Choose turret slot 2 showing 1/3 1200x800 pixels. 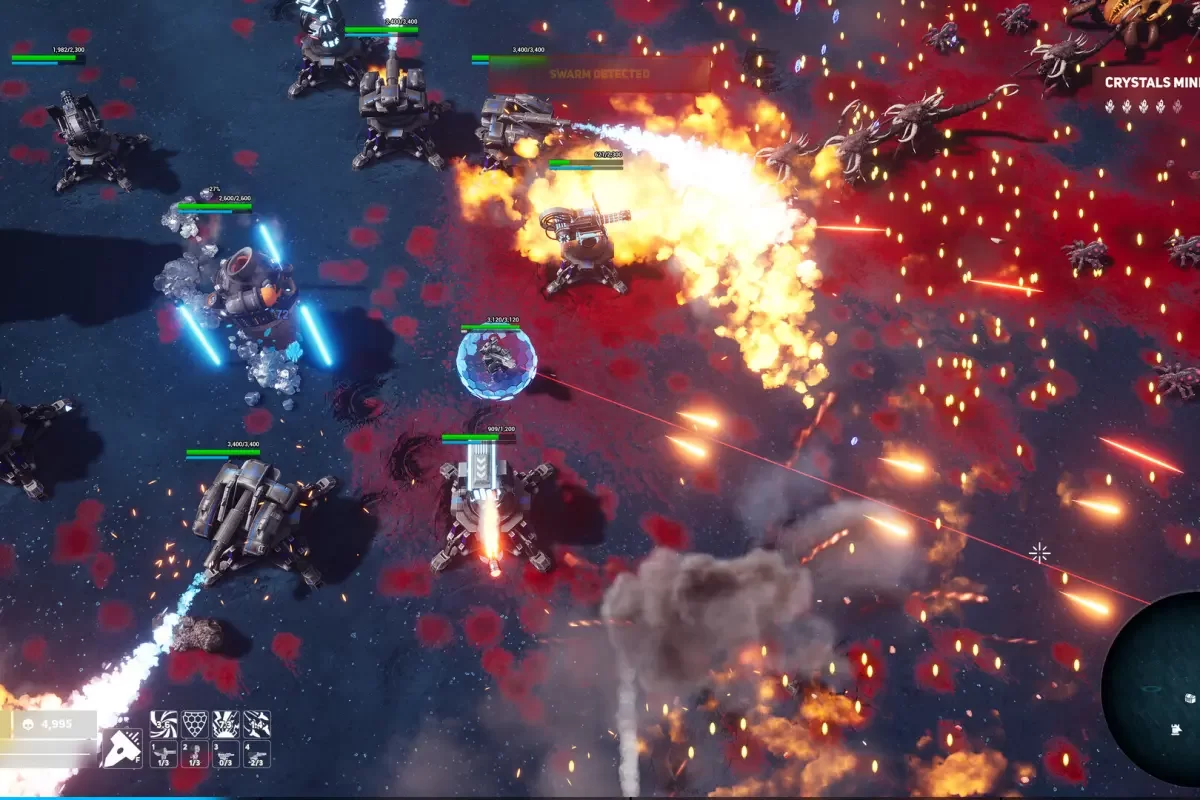195,755
